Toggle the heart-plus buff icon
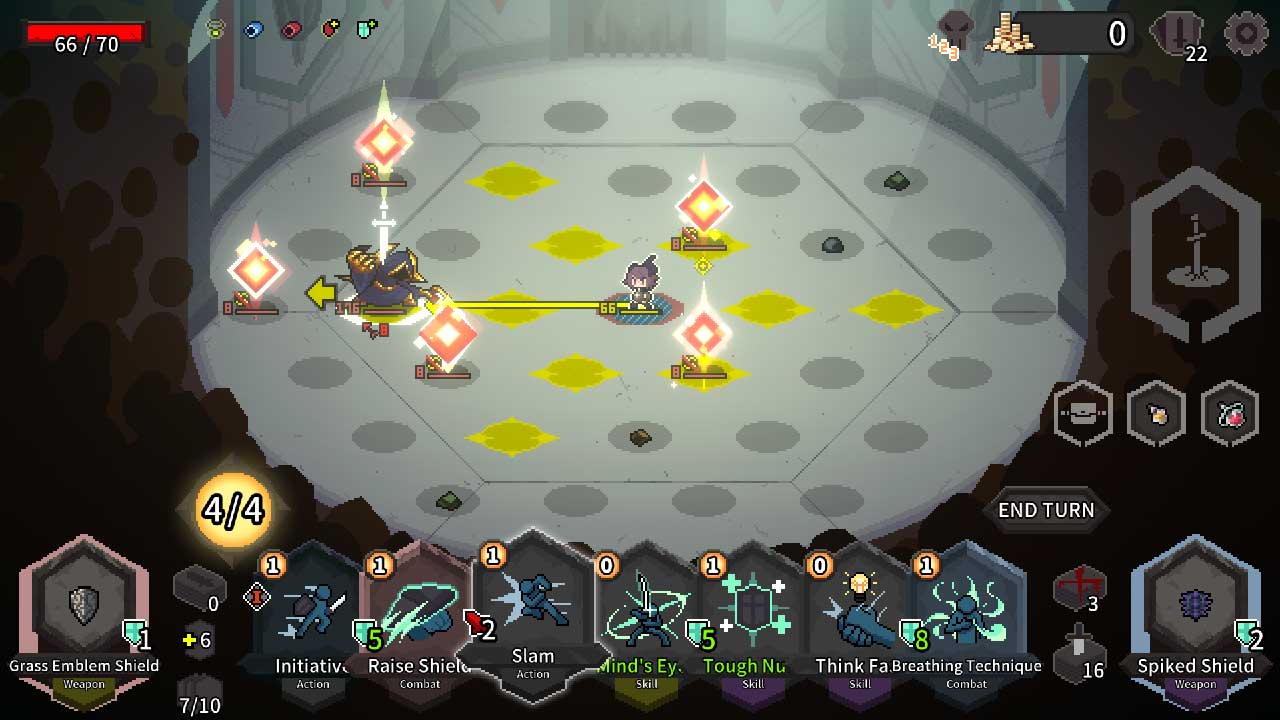The image size is (1280, 720). point(329,29)
